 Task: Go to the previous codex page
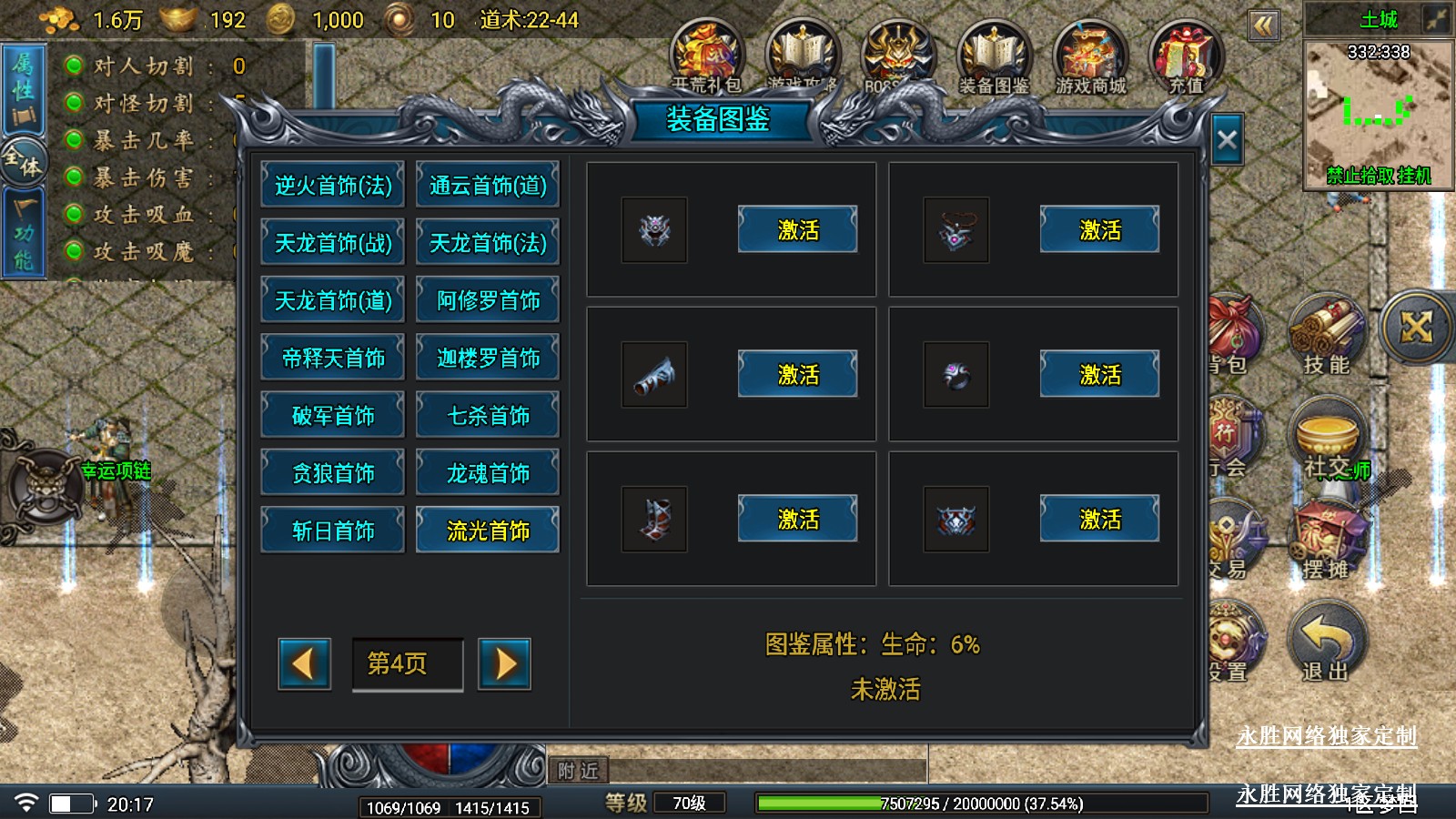[304, 663]
